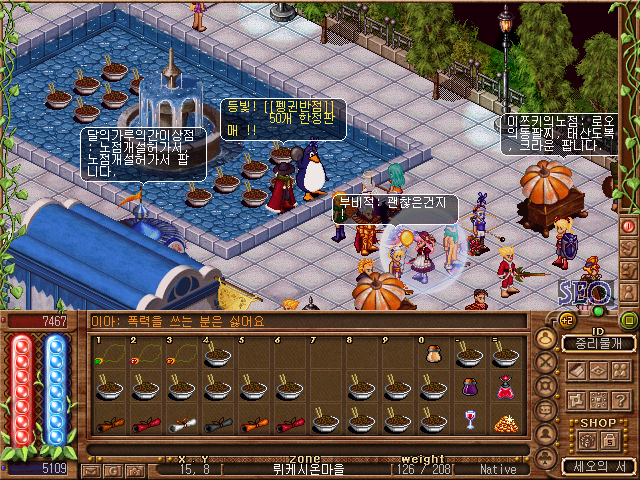
Task: Open the 세오의 서 book button
Action: [x=597, y=465]
